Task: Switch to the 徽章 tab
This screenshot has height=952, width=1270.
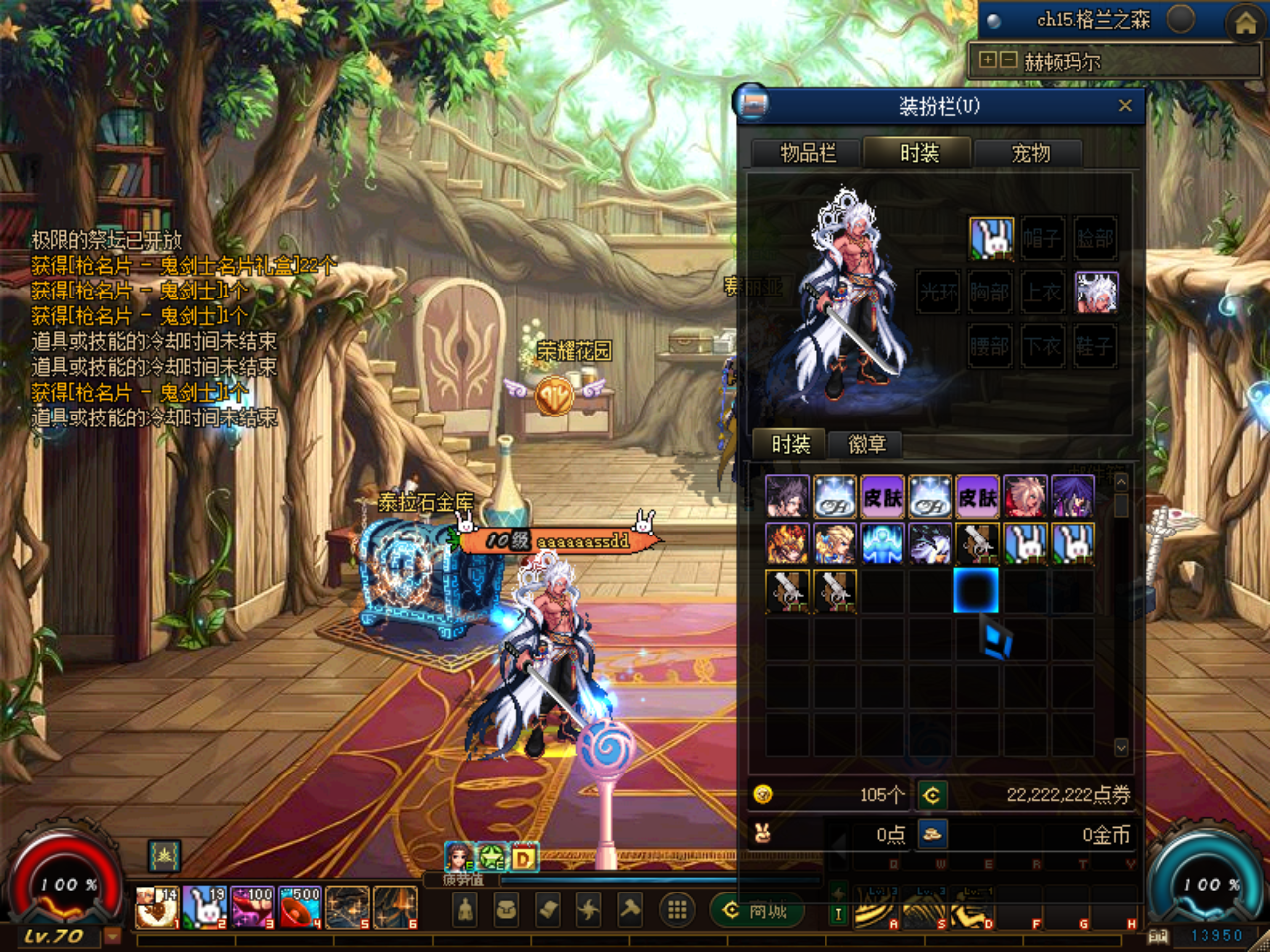Action: point(867,445)
